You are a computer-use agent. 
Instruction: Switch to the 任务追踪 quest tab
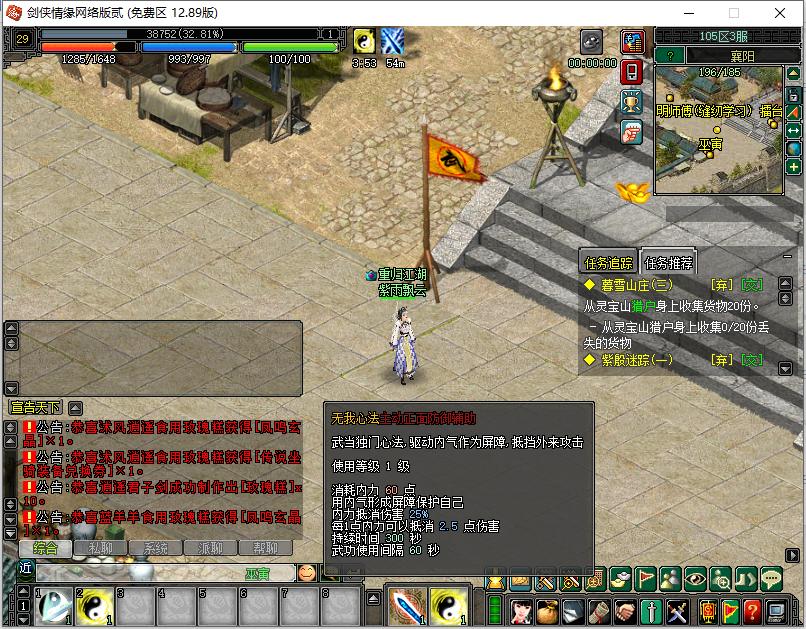[x=609, y=263]
